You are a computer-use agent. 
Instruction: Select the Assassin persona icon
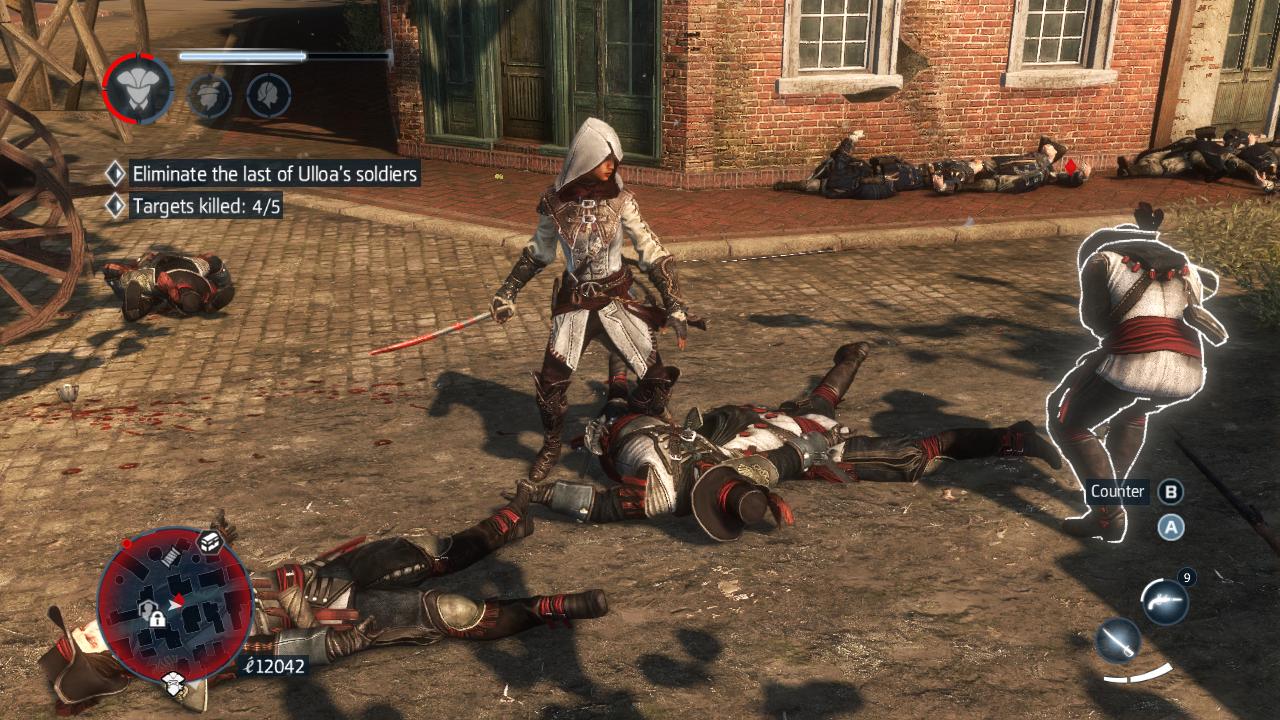pos(138,89)
